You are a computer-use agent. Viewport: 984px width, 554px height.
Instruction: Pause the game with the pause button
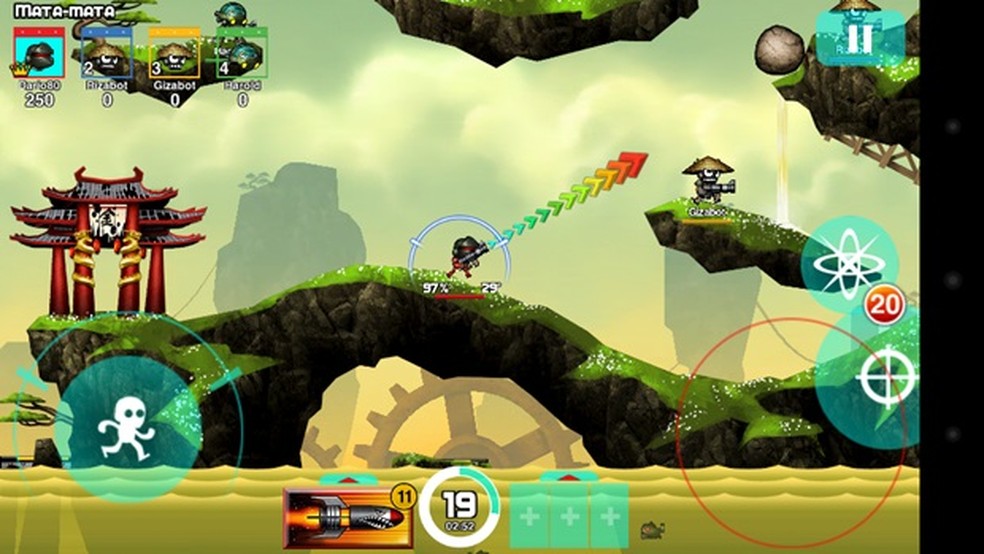(858, 38)
